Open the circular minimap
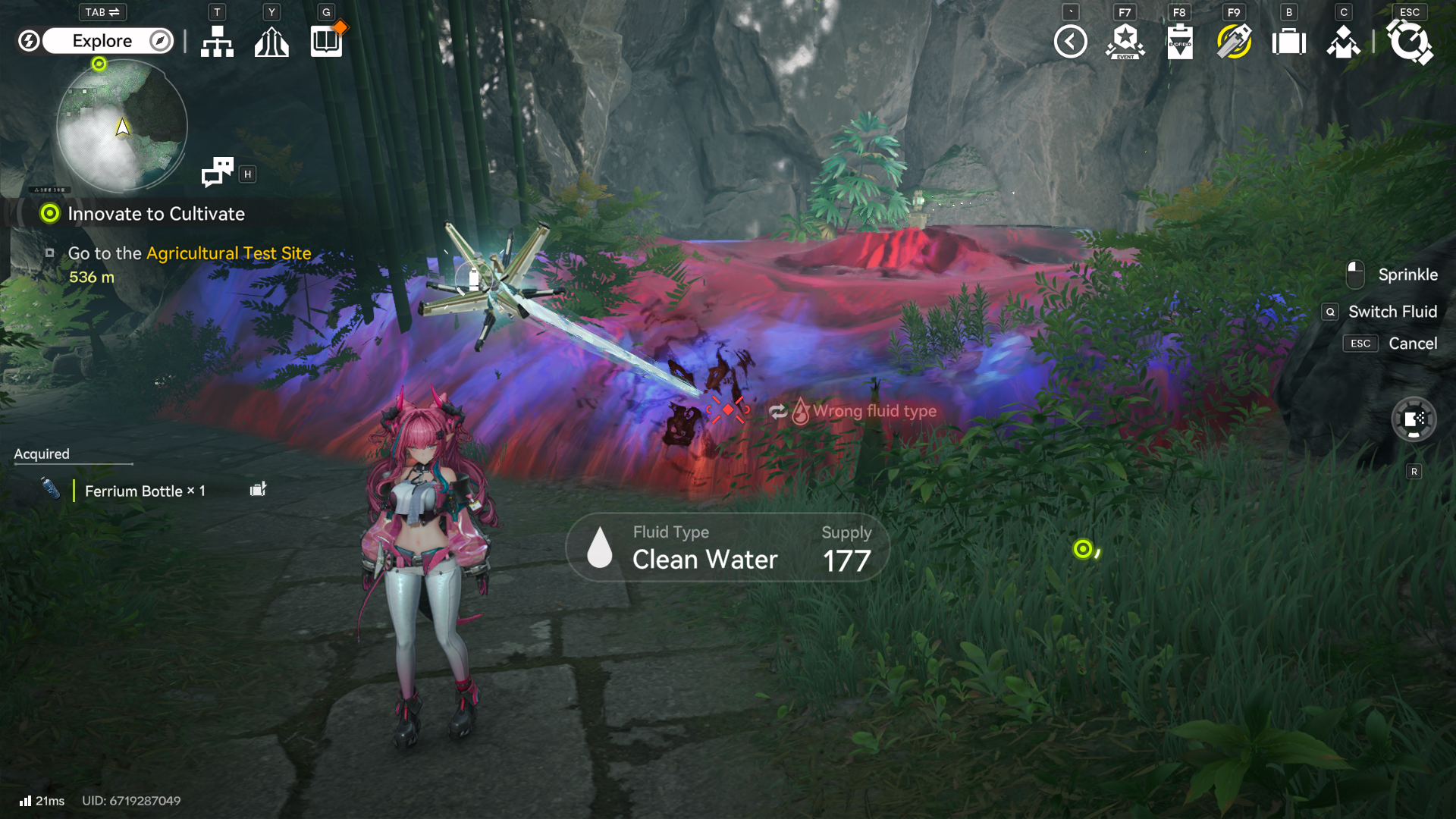 click(x=122, y=126)
